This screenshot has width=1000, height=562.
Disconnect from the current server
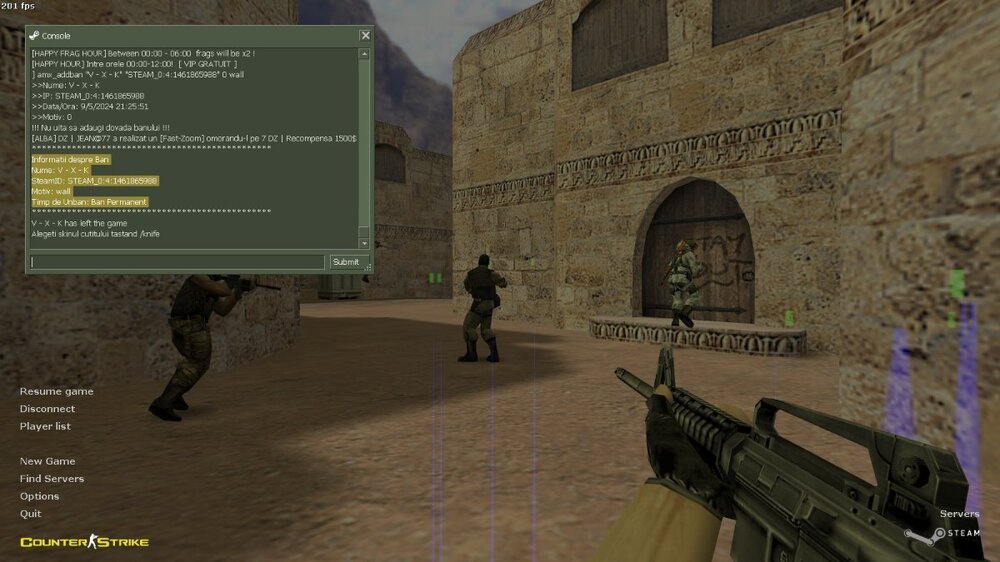click(x=47, y=409)
